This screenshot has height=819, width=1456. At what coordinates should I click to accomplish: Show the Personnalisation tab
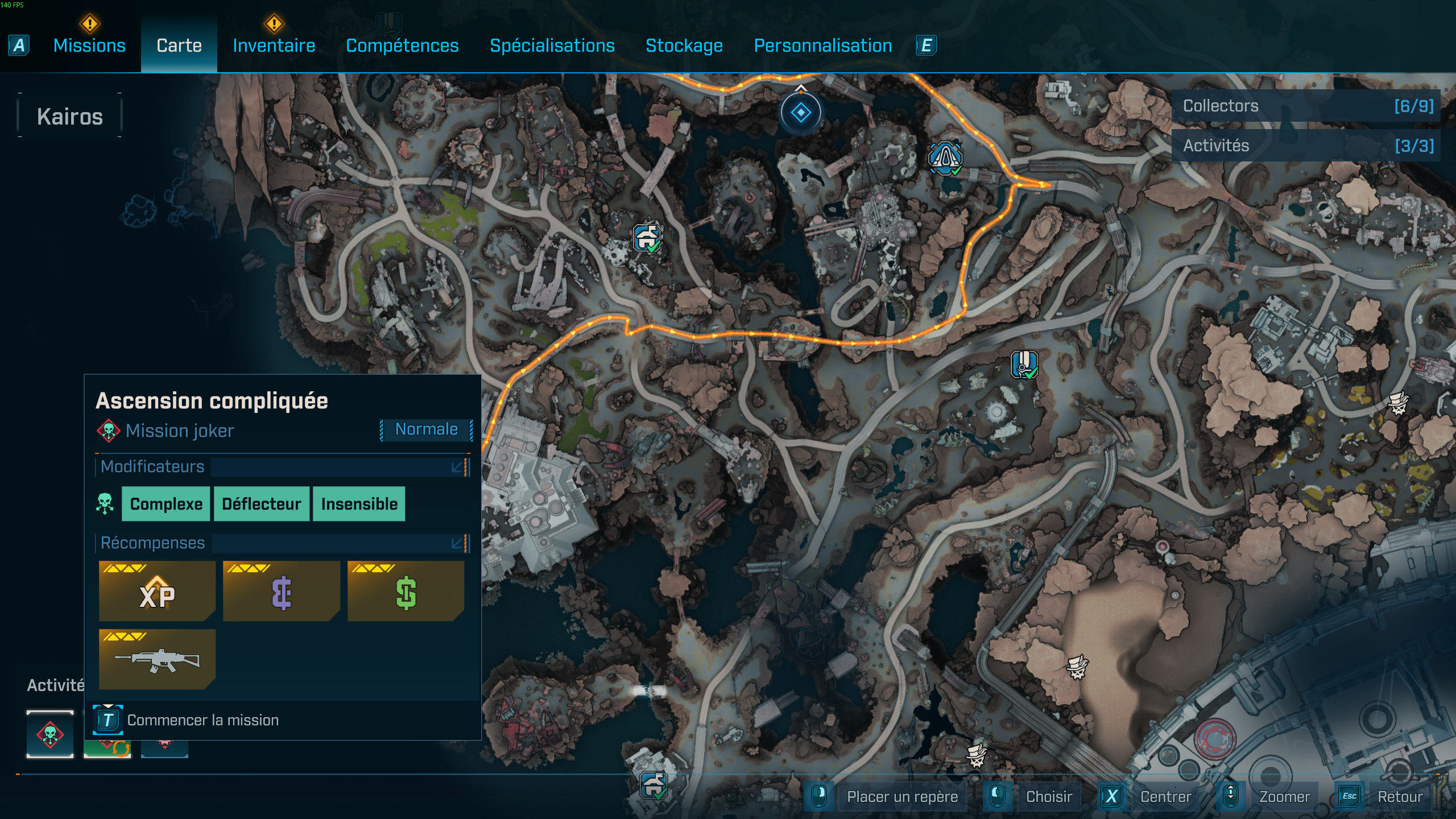(822, 45)
